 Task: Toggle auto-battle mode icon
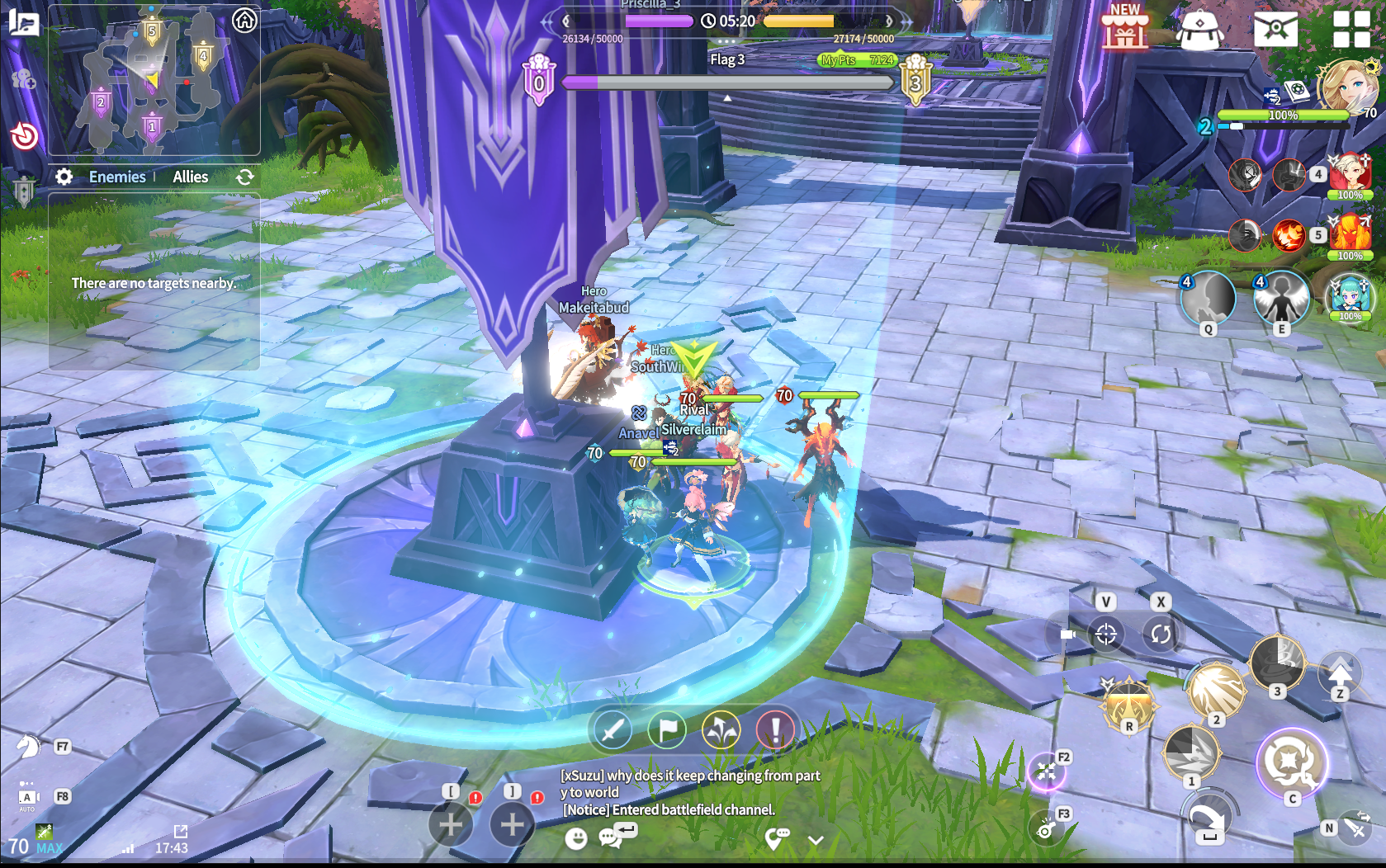pos(28,798)
